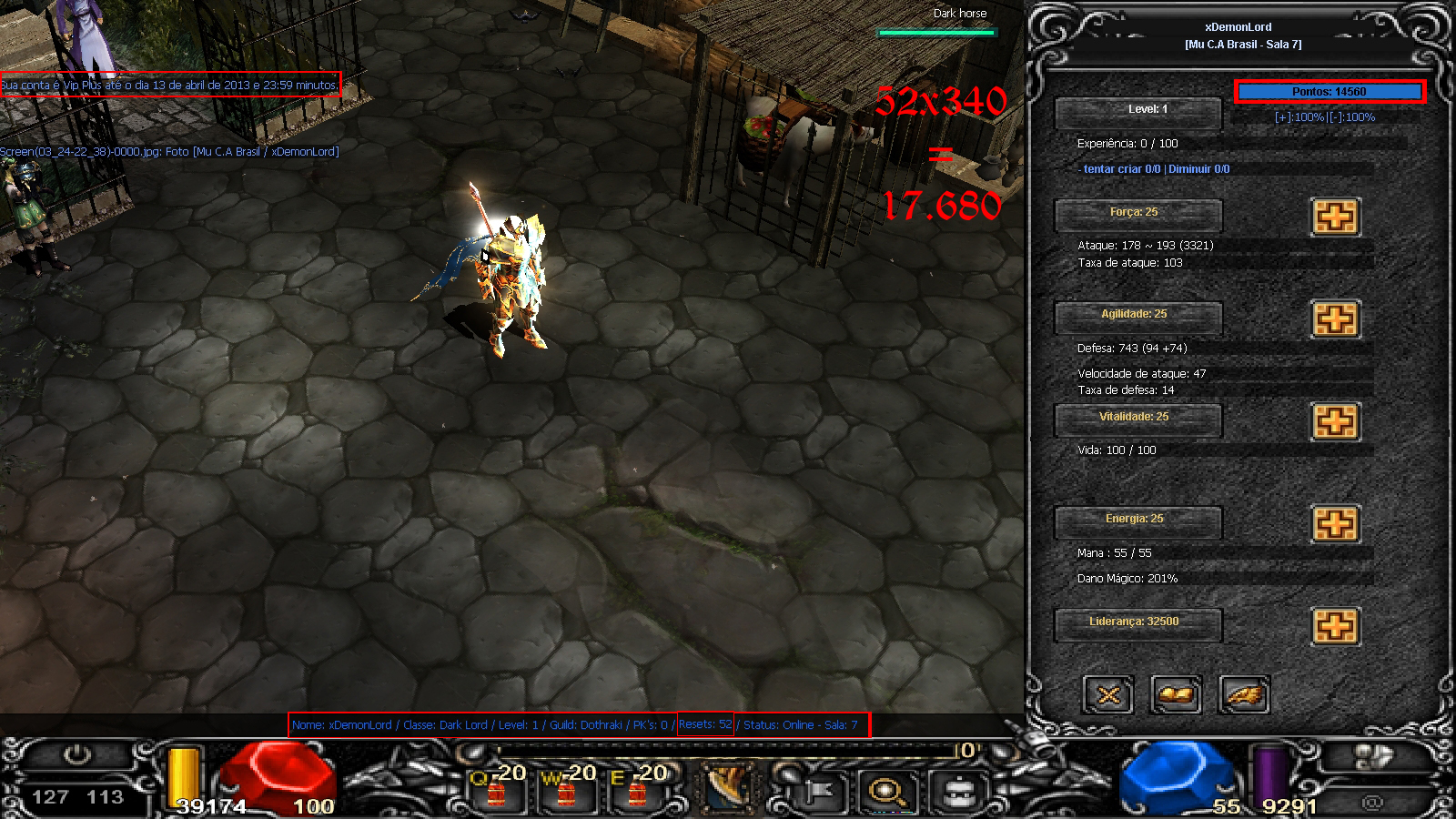Raise the Energia stat
Viewport: 1456px width, 819px height.
[1335, 524]
